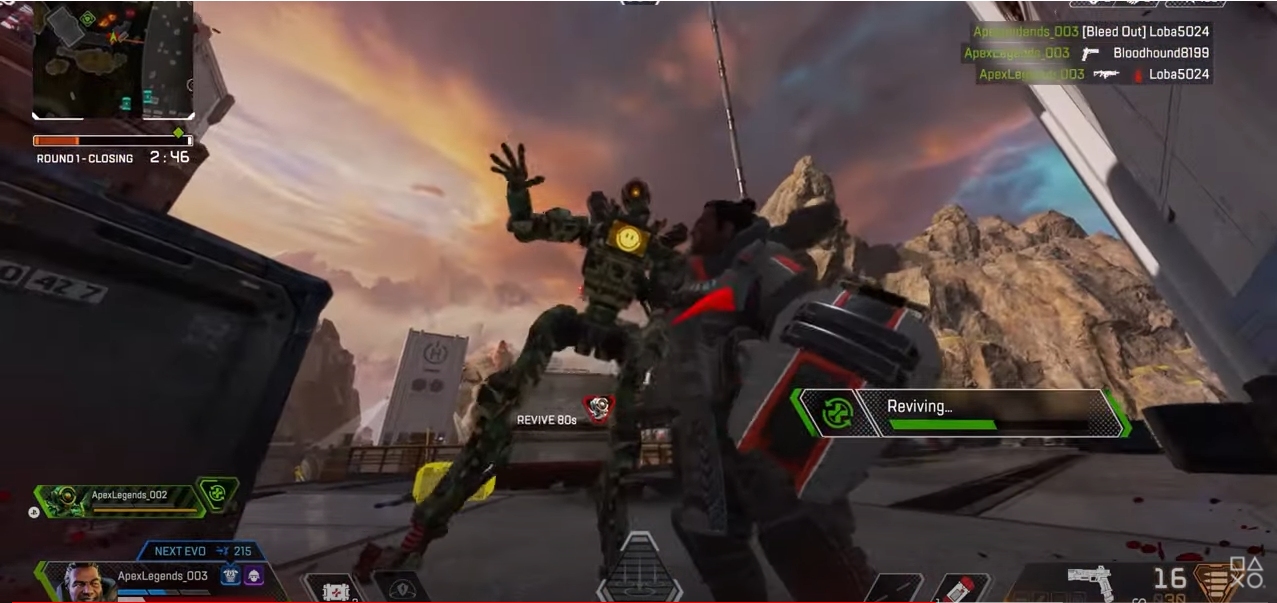Click the center ultimate ability icon

coord(639,572)
